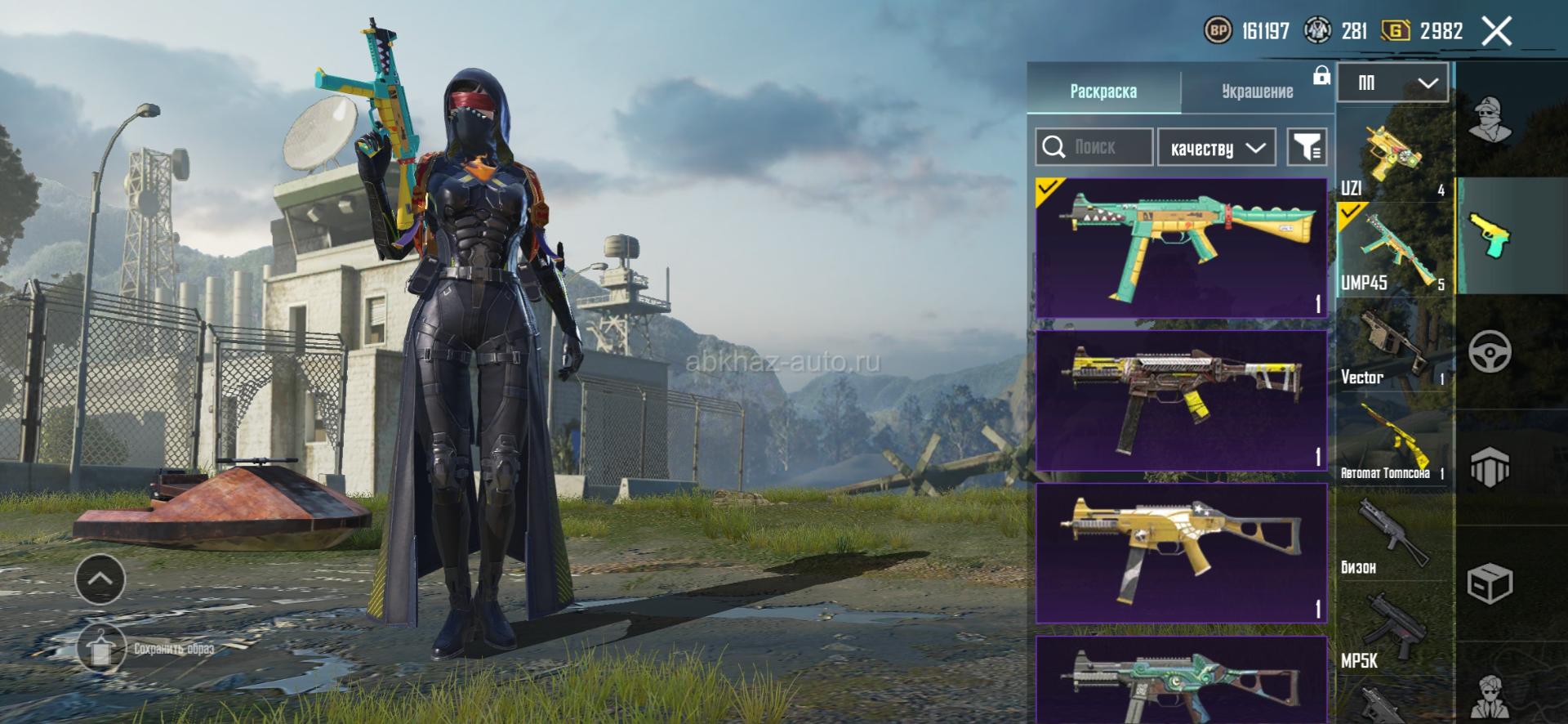
Task: Open the Украшение tab
Action: click(1257, 91)
